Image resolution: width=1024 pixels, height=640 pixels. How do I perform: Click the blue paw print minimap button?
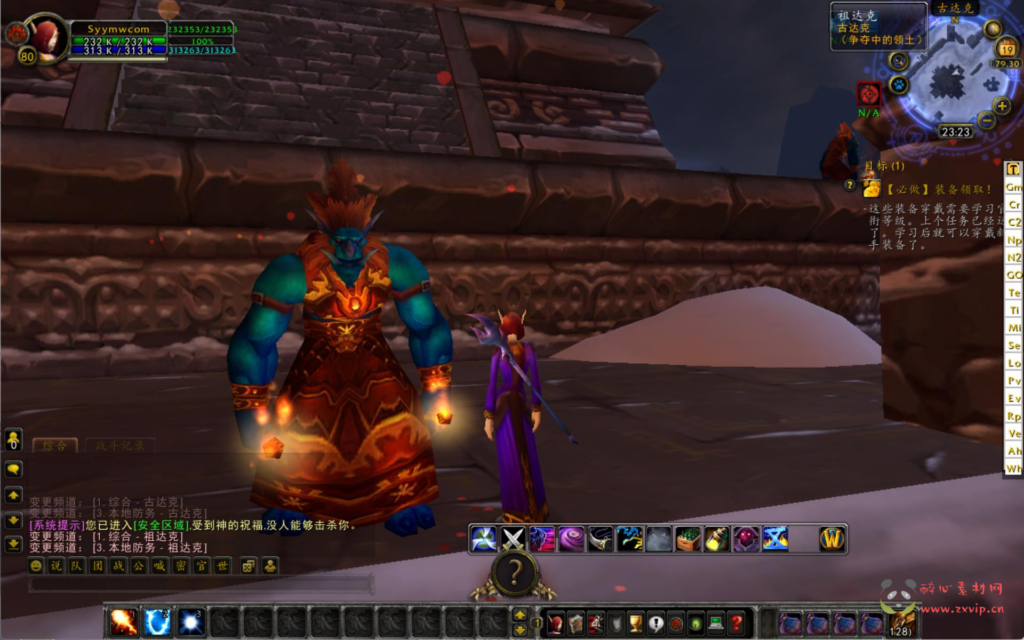pyautogui.click(x=899, y=85)
